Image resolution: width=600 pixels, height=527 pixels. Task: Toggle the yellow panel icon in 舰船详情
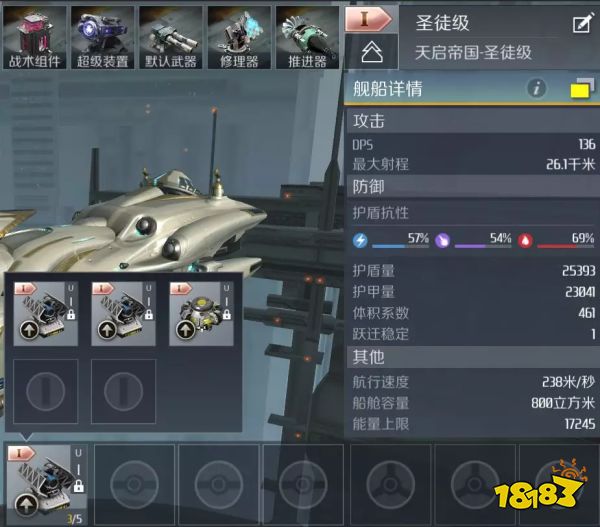pos(579,90)
